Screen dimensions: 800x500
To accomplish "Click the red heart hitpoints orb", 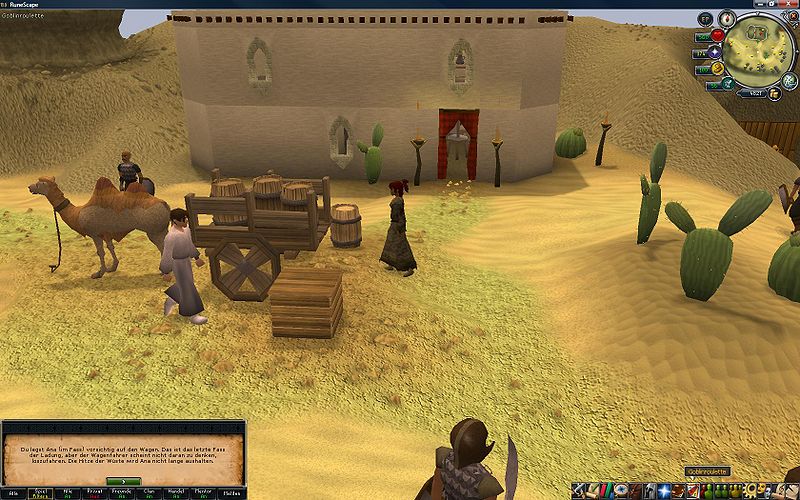I will [x=717, y=36].
